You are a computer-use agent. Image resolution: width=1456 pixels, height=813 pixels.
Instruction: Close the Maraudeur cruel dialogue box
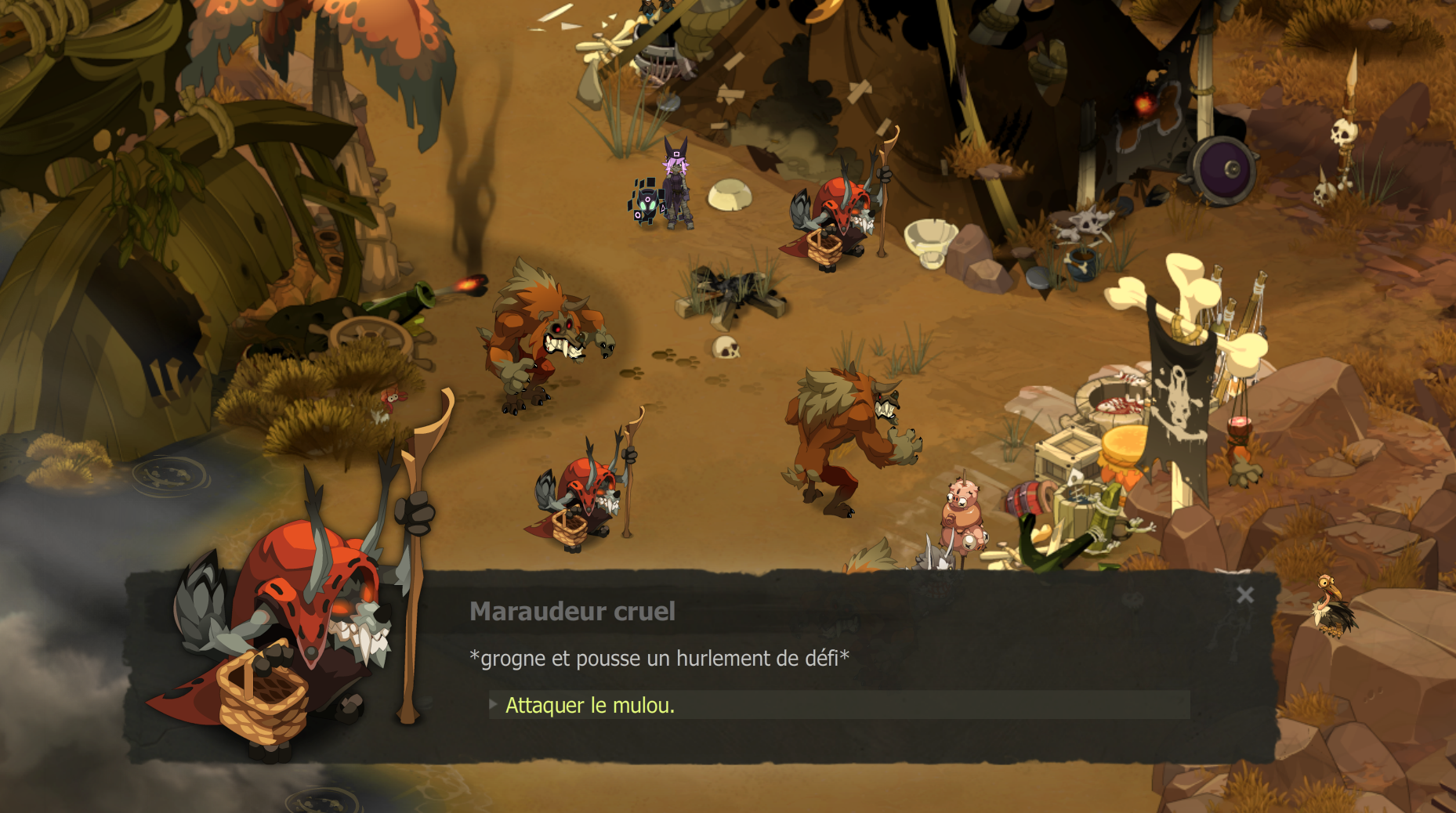(1244, 595)
